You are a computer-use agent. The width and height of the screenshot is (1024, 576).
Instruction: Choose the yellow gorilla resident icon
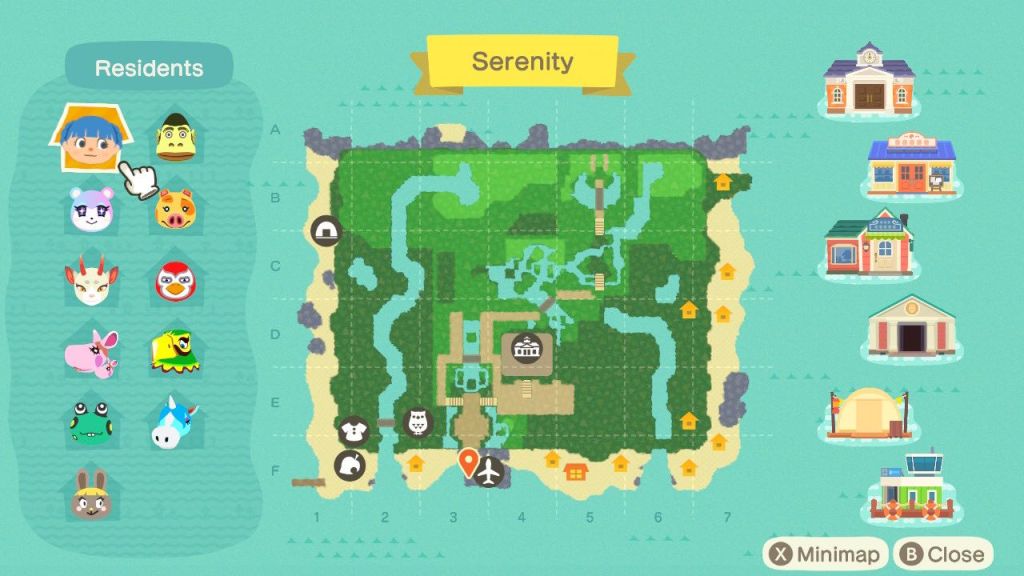(174, 140)
